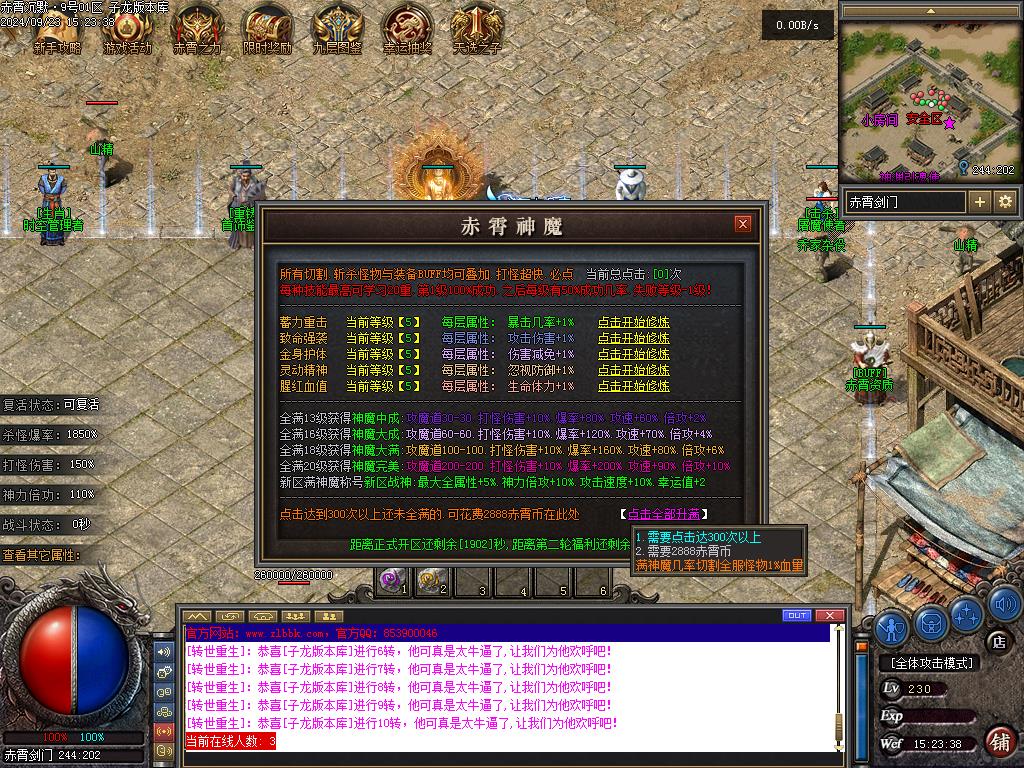Open the 九层图鉴 icon
The height and width of the screenshot is (768, 1024).
(337, 28)
